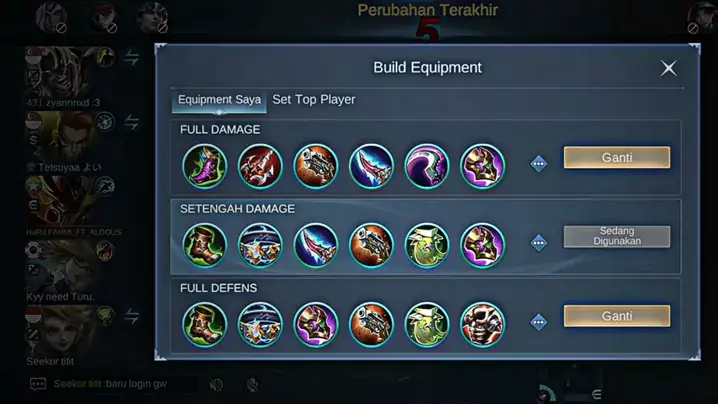Select the purple scythe item in Full Damage

(x=427, y=166)
